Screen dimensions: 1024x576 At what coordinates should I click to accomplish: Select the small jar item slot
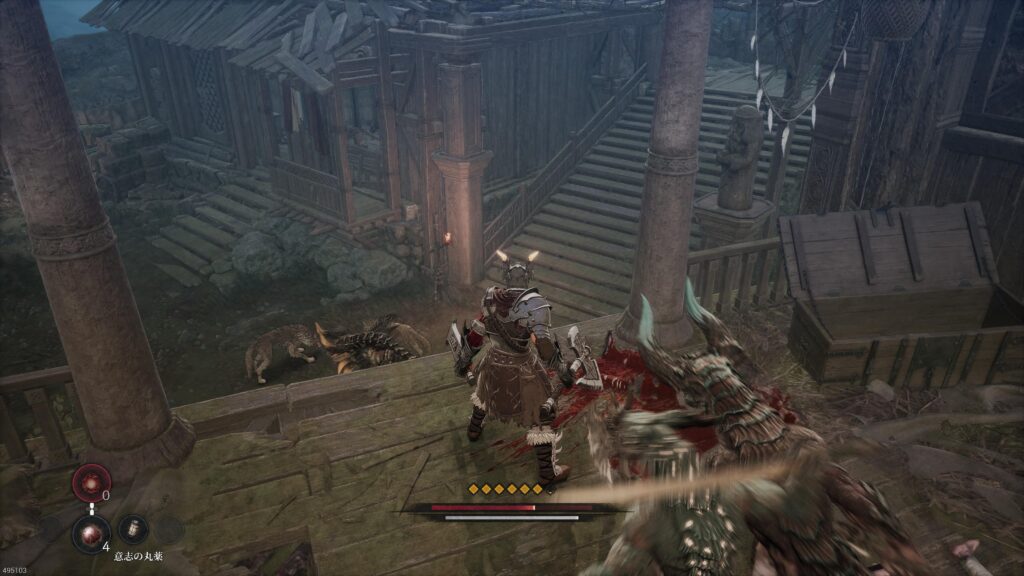click(x=133, y=528)
